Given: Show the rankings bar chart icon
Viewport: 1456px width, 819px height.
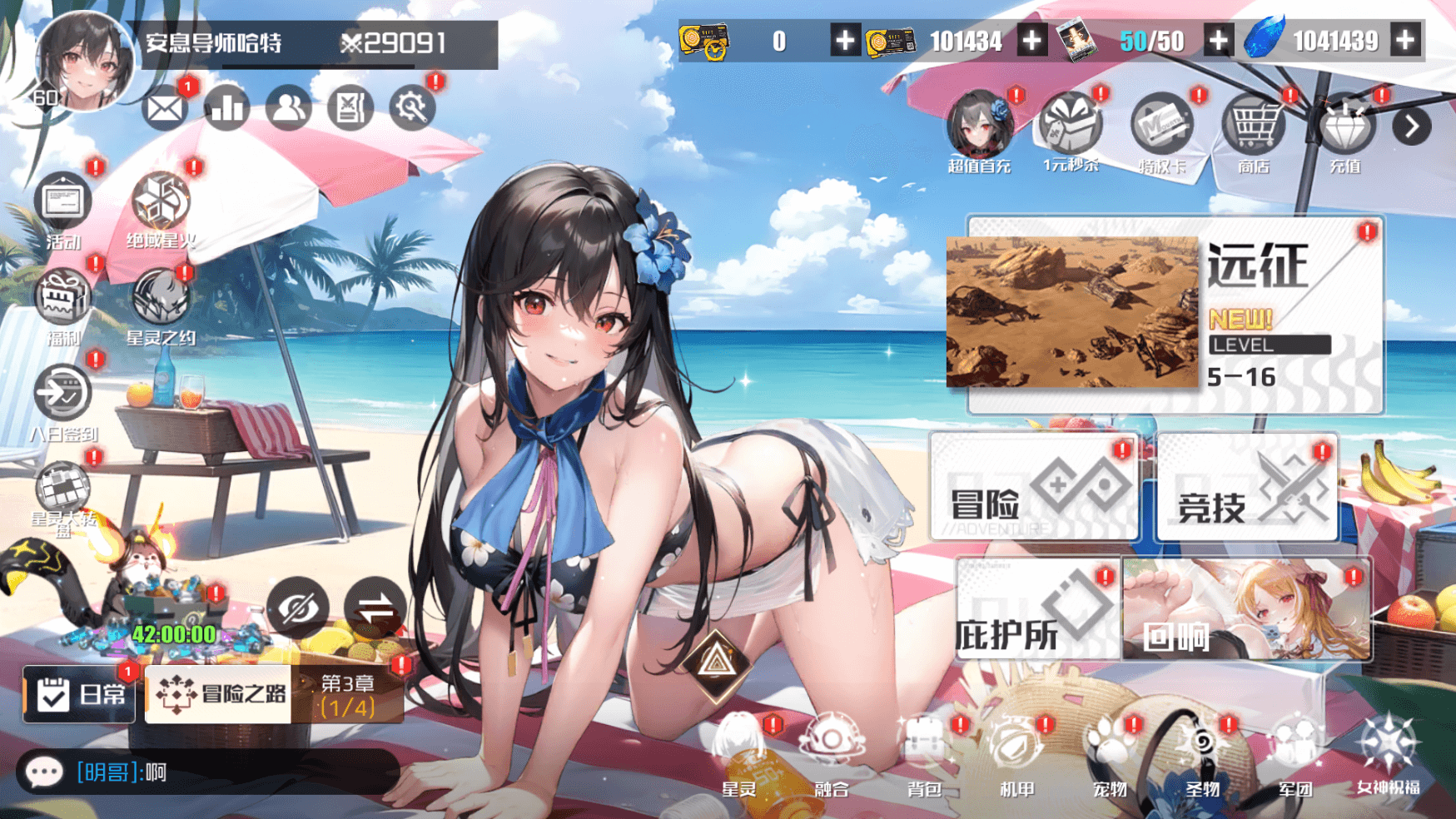Looking at the screenshot, I should pyautogui.click(x=226, y=108).
